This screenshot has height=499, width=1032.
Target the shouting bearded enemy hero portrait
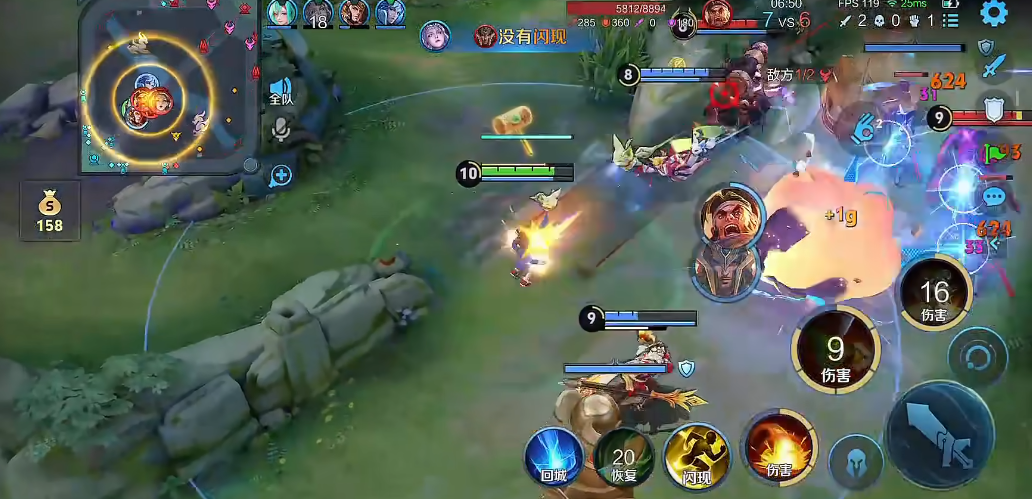[x=726, y=213]
